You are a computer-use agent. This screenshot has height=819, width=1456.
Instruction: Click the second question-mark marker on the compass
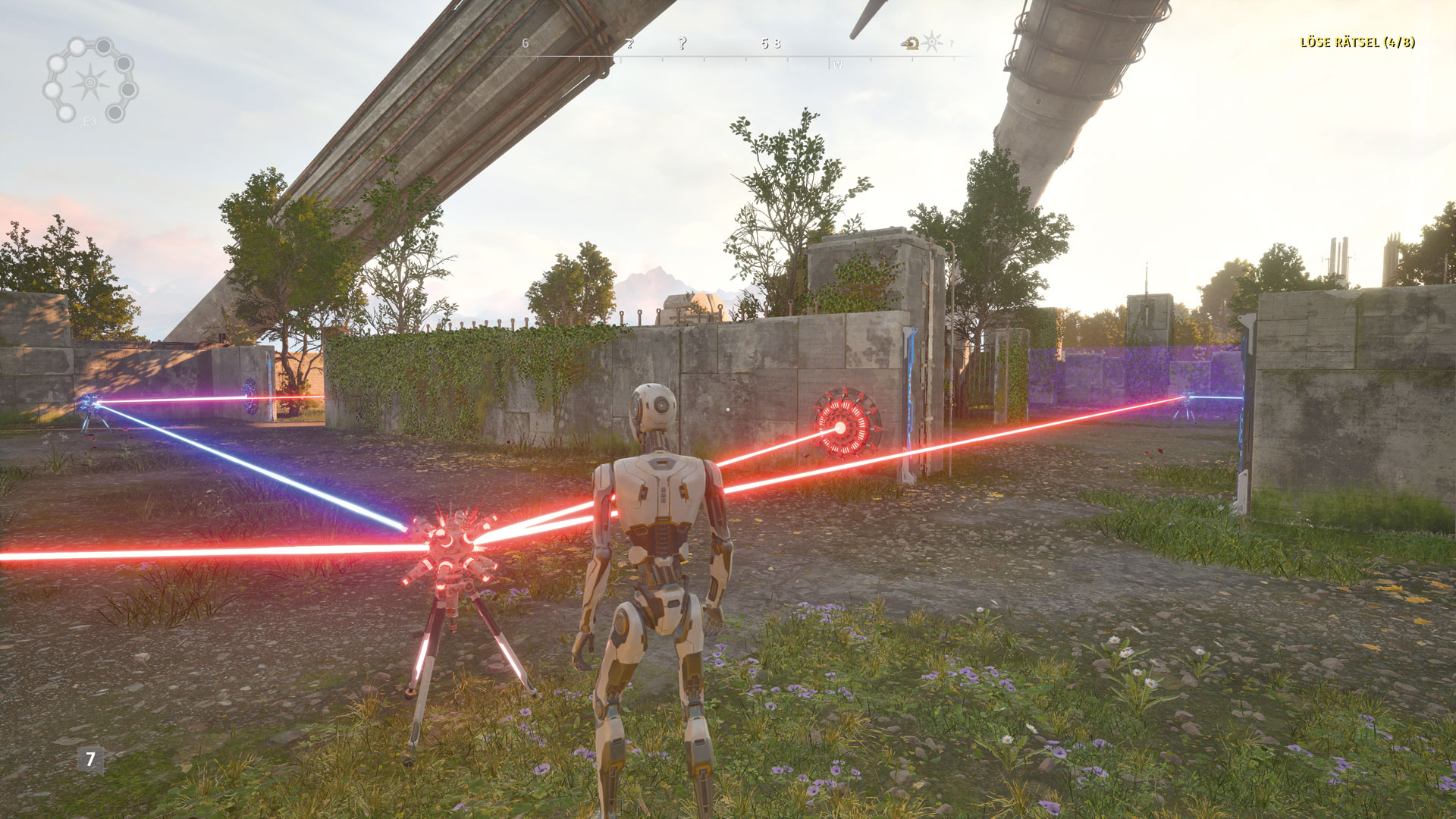tap(682, 43)
